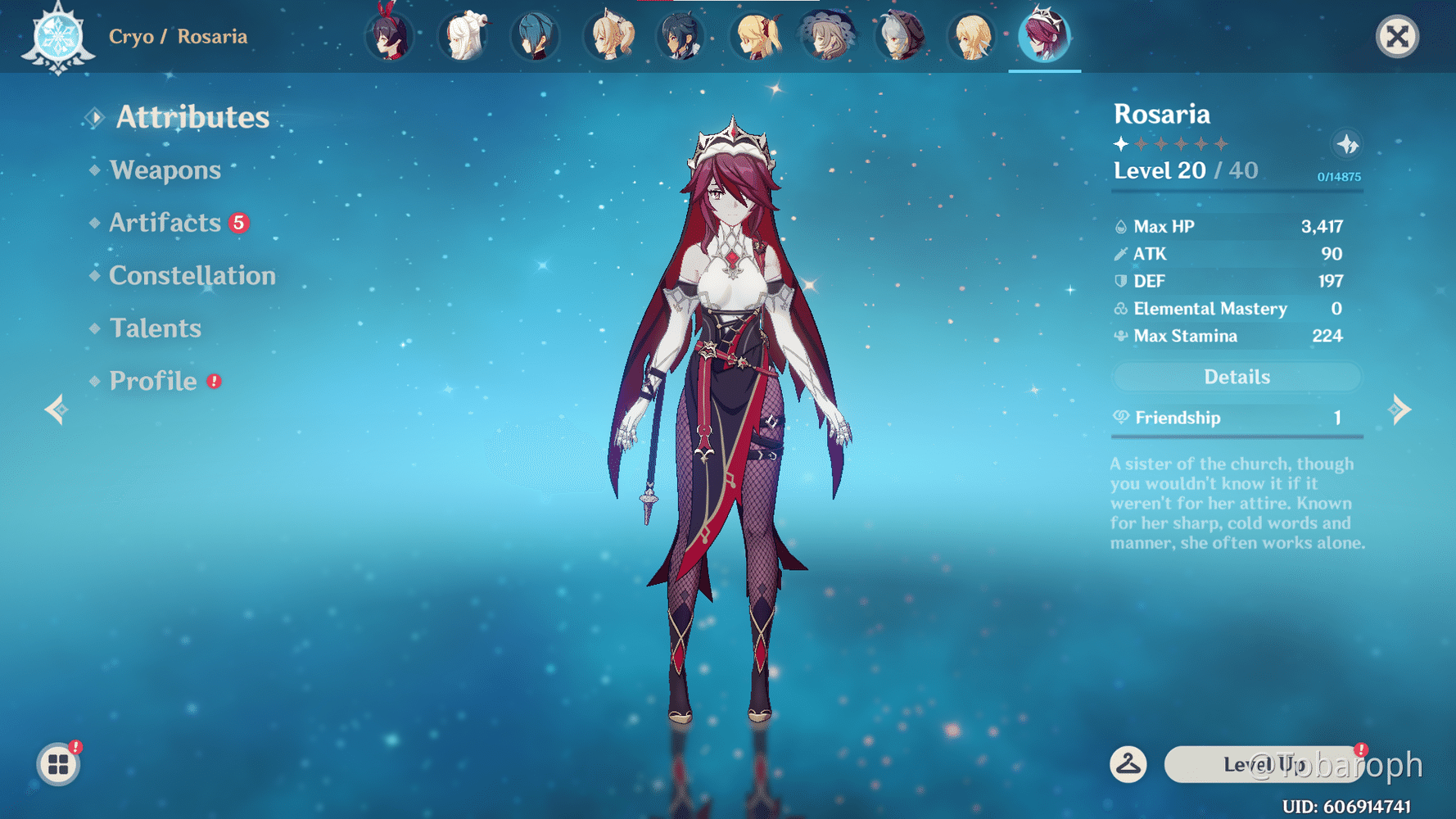Open the character outfit wardrobe hanger icon

[1128, 764]
